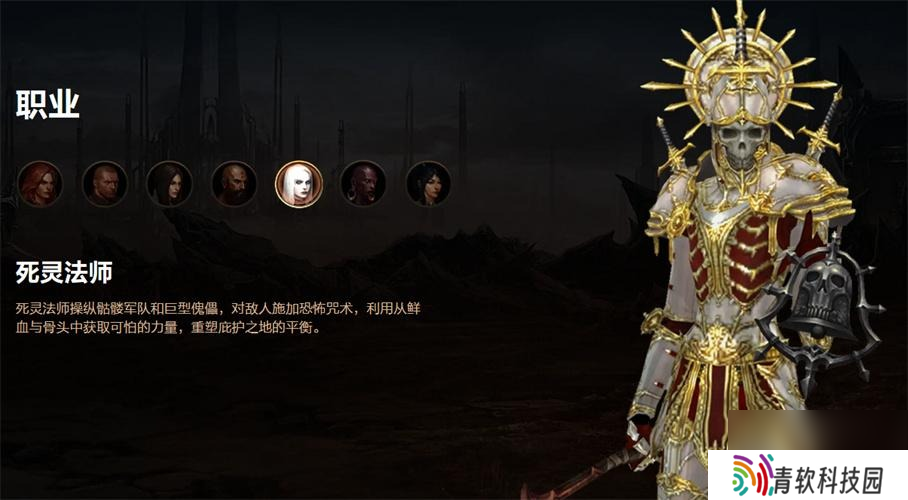Image resolution: width=908 pixels, height=500 pixels.
Task: Choose the short-haired man class portrait
Action: click(x=104, y=184)
